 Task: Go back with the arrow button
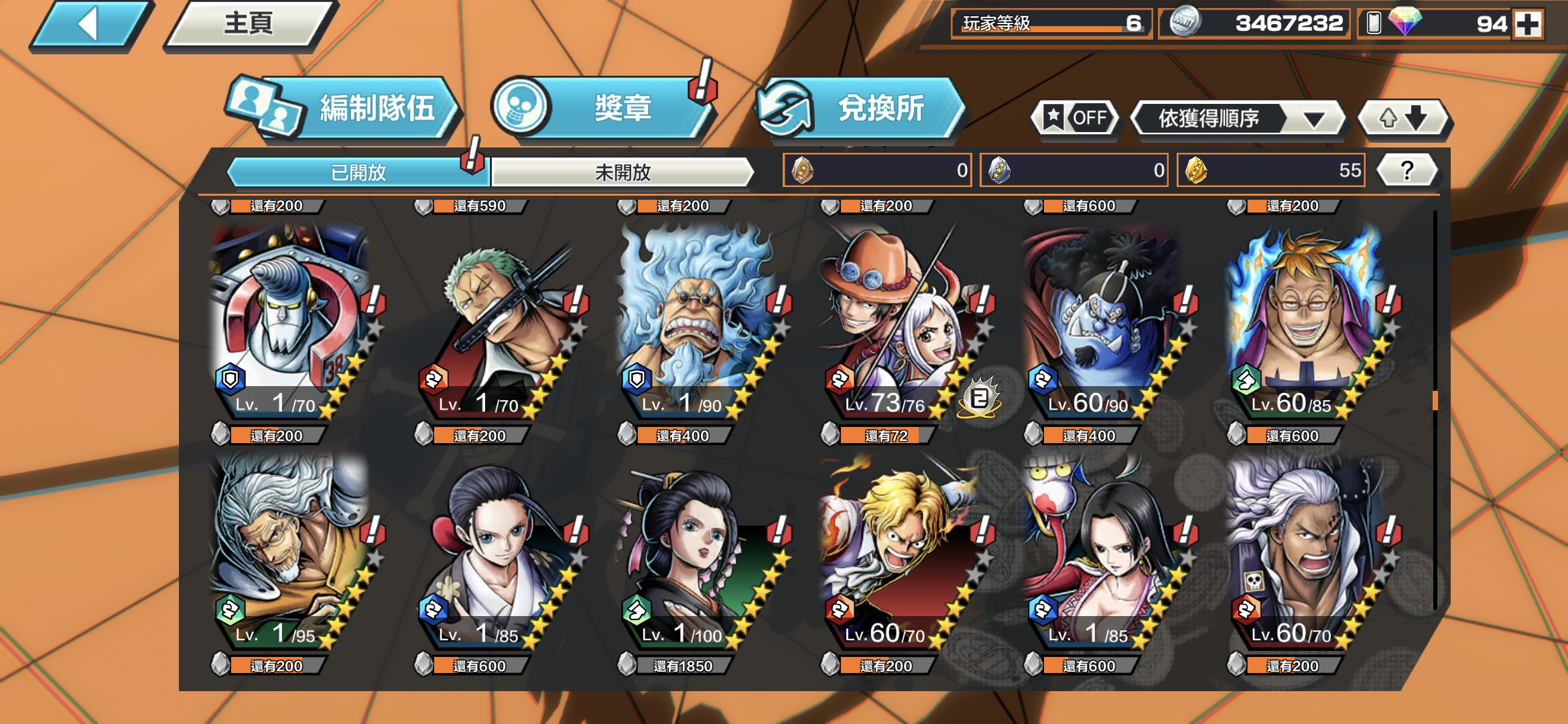point(90,25)
